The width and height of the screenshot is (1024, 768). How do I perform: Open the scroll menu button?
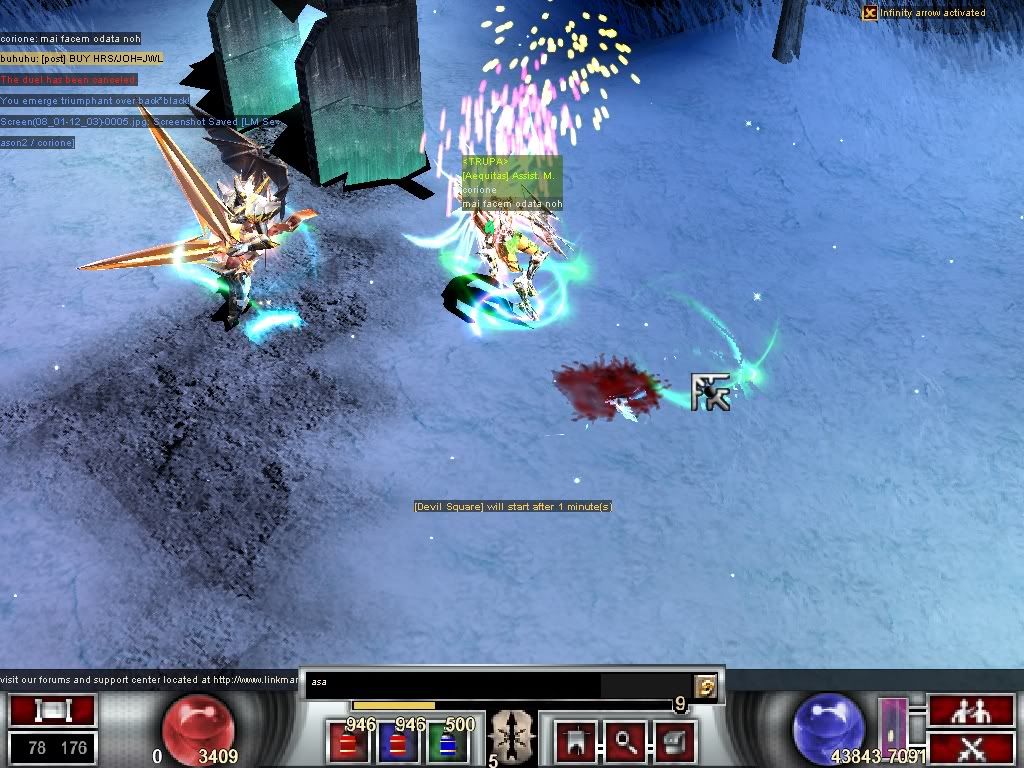click(52, 711)
